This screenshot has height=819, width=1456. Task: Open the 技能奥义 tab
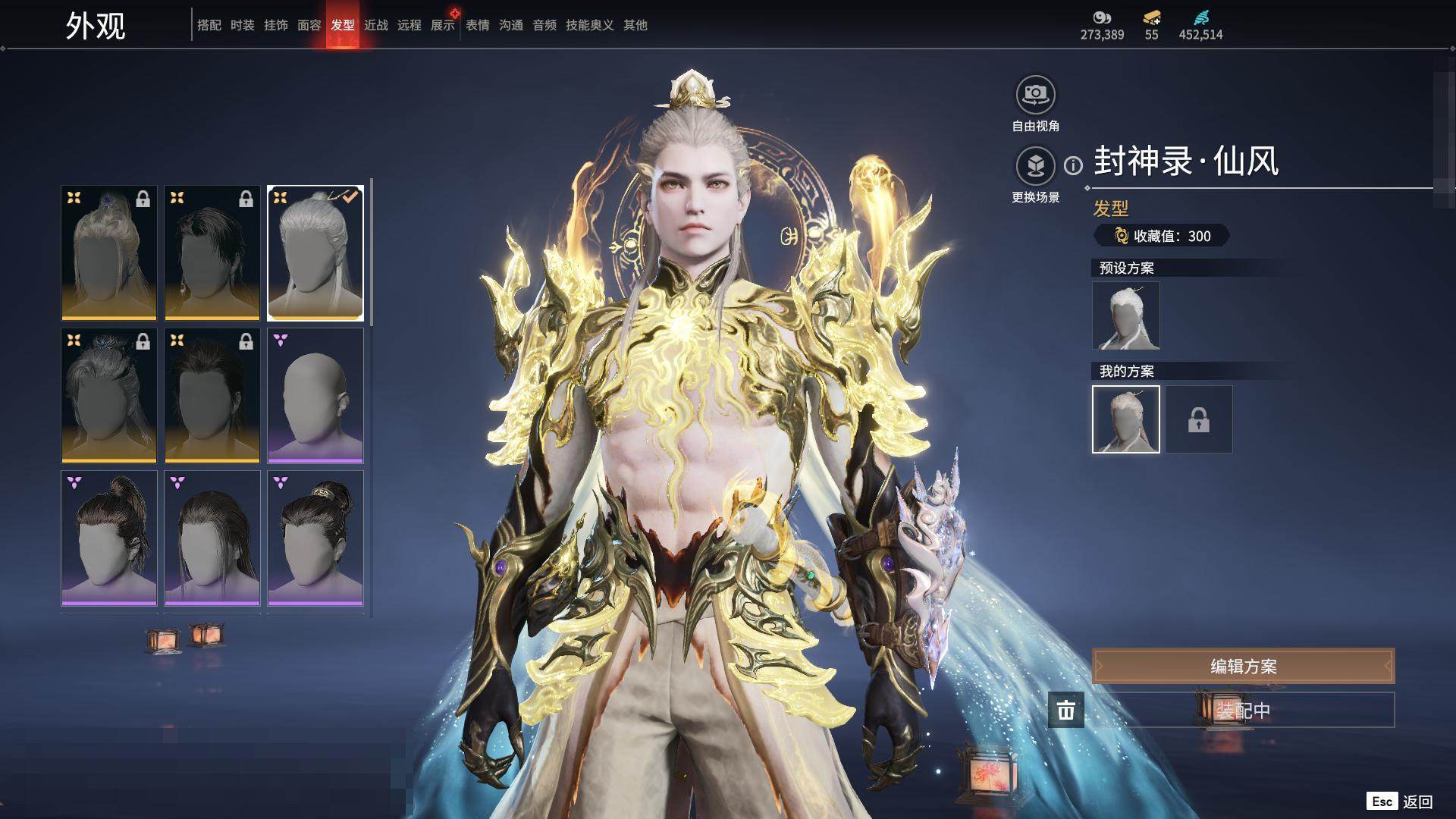tap(590, 25)
